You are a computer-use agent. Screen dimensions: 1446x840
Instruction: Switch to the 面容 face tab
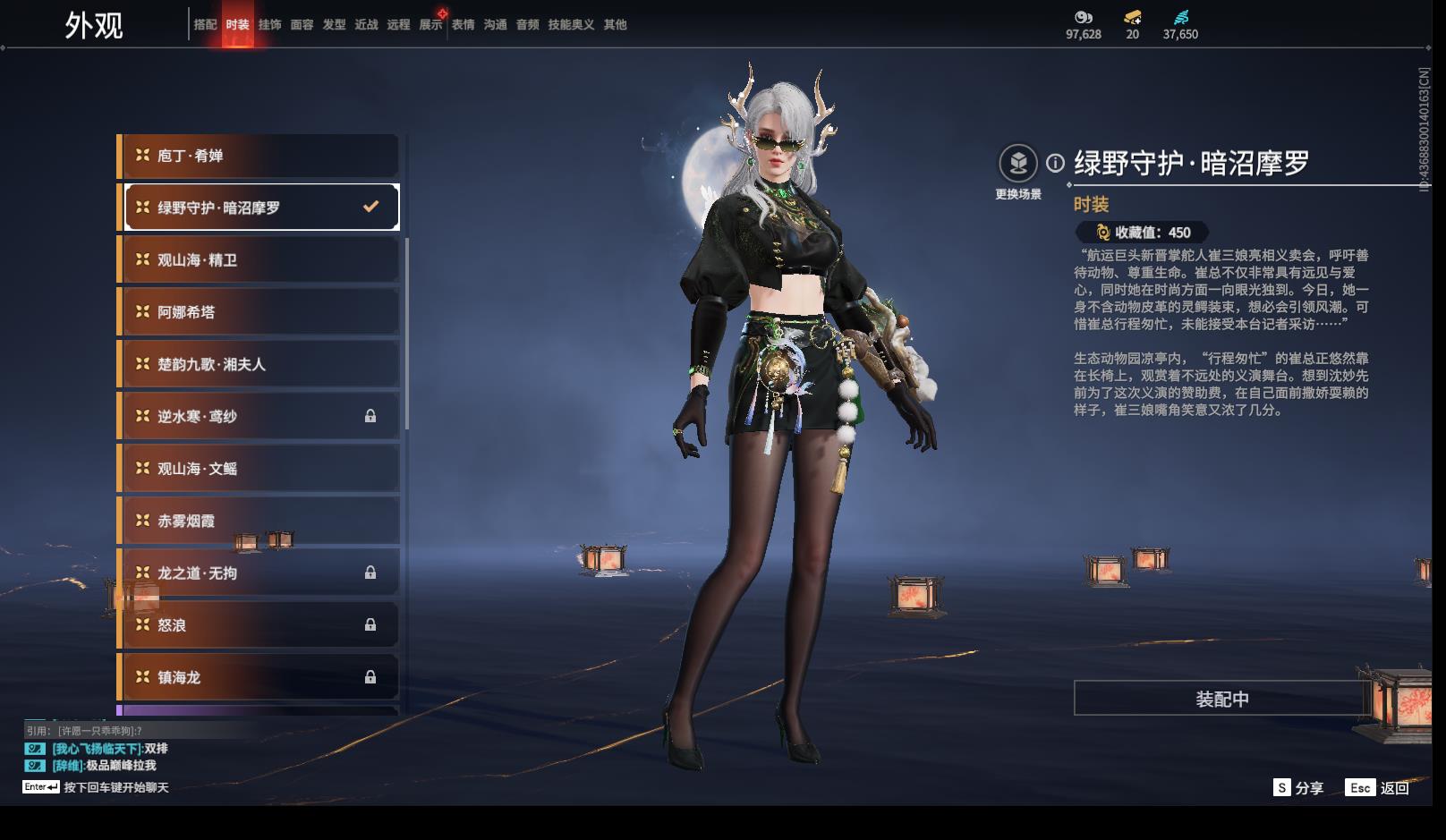(302, 25)
